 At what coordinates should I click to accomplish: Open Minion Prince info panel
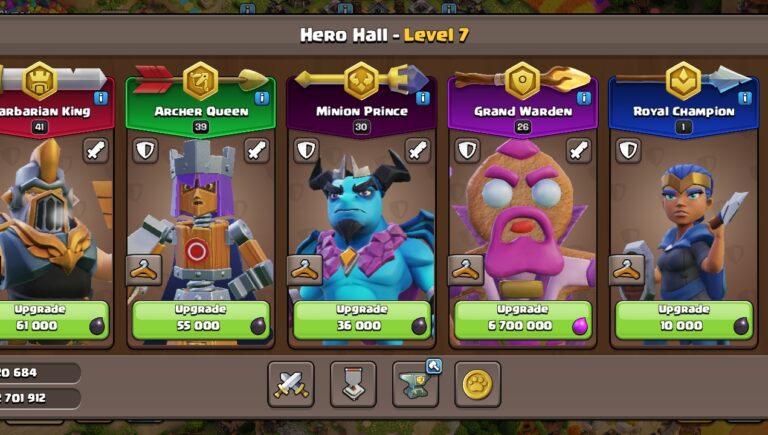423,98
